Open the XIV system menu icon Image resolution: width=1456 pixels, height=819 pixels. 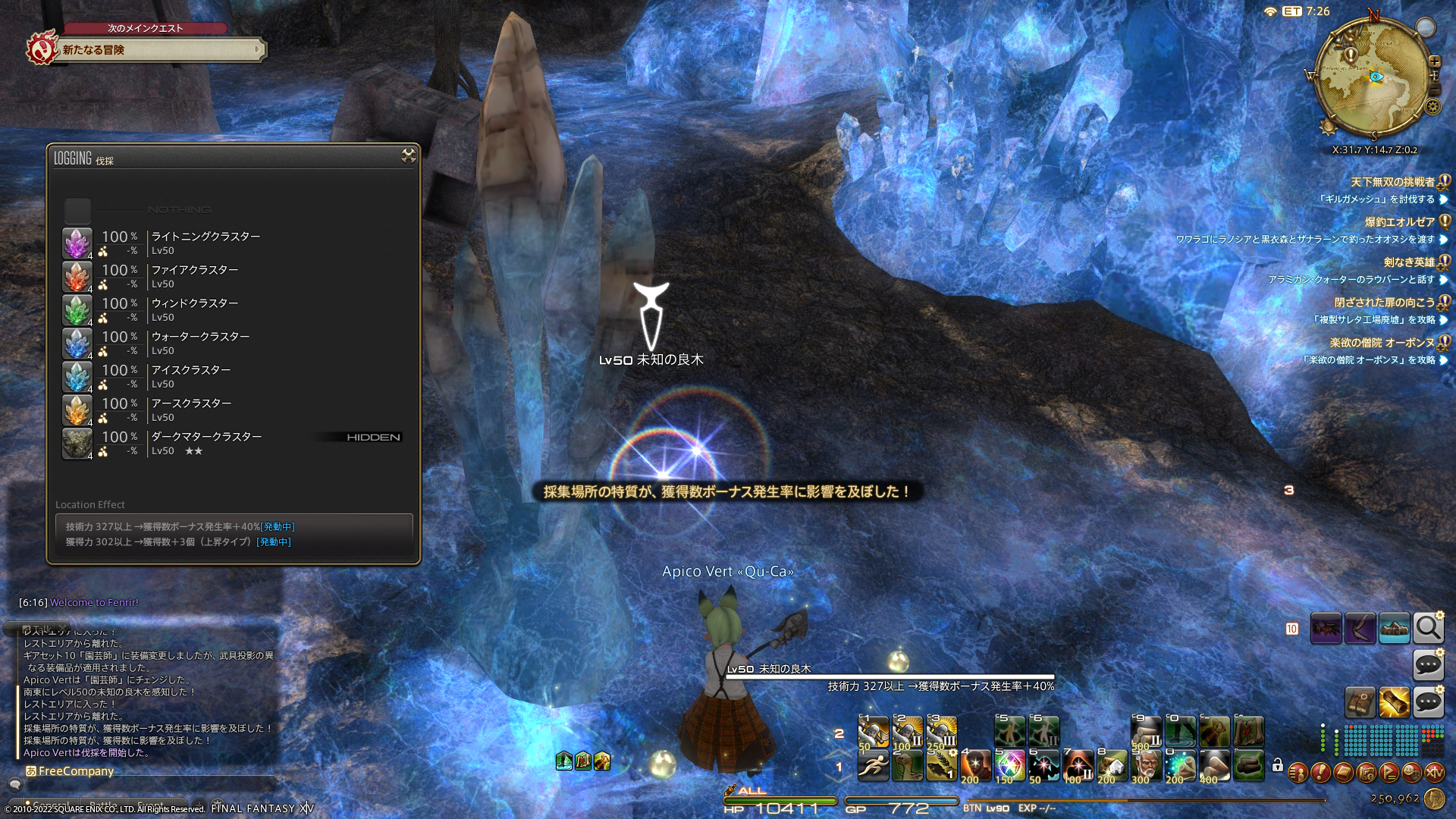[1434, 773]
